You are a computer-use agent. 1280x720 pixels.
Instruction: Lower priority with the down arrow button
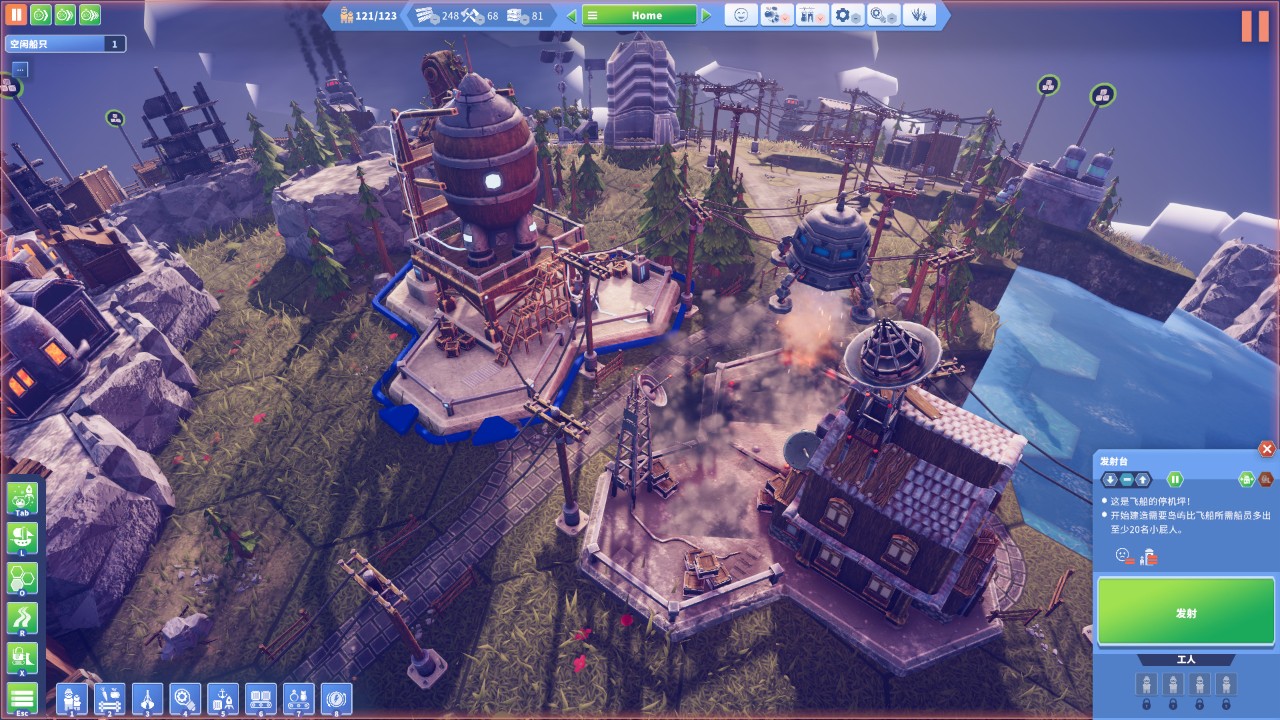pyautogui.click(x=1110, y=479)
